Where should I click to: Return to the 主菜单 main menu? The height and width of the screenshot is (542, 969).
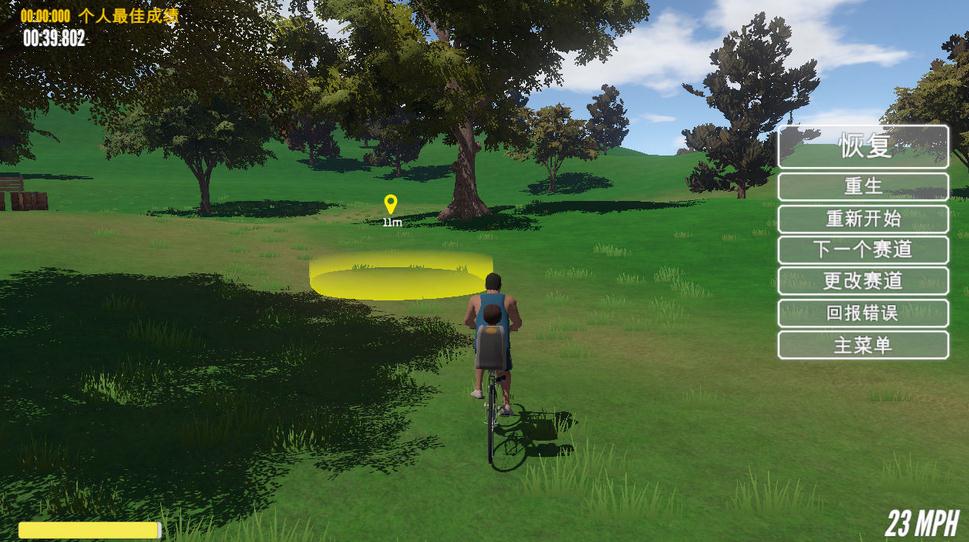(863, 345)
